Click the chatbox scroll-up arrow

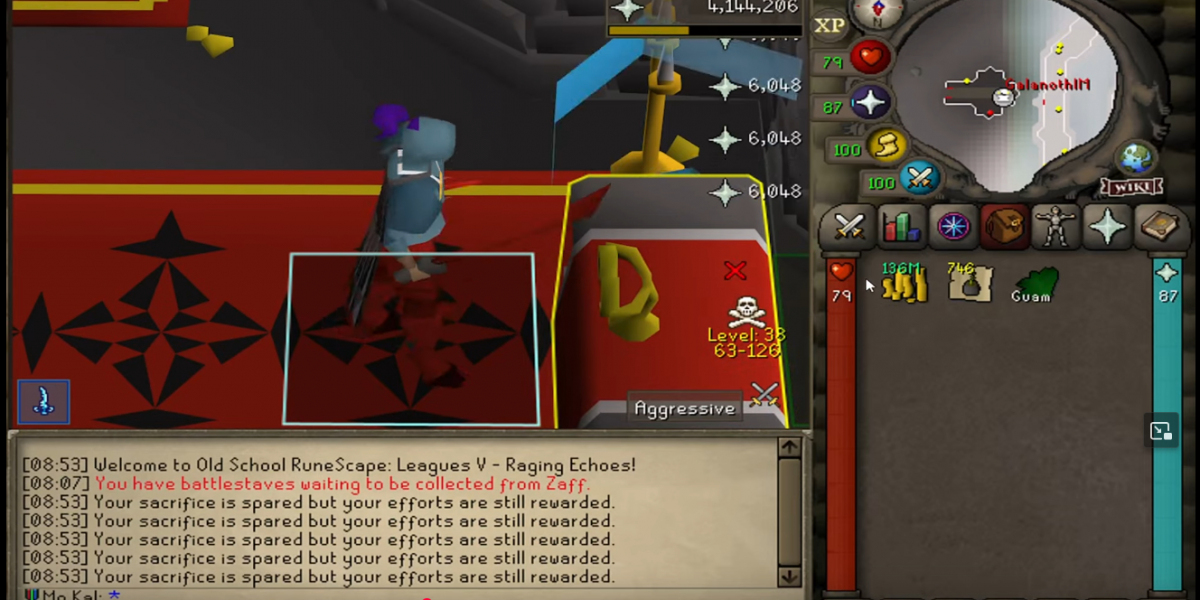(790, 447)
